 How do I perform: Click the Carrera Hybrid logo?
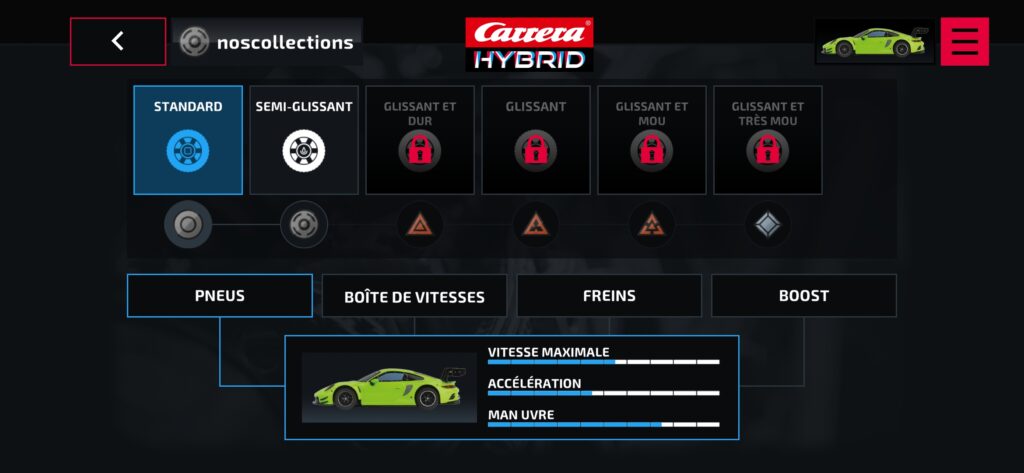coord(529,45)
